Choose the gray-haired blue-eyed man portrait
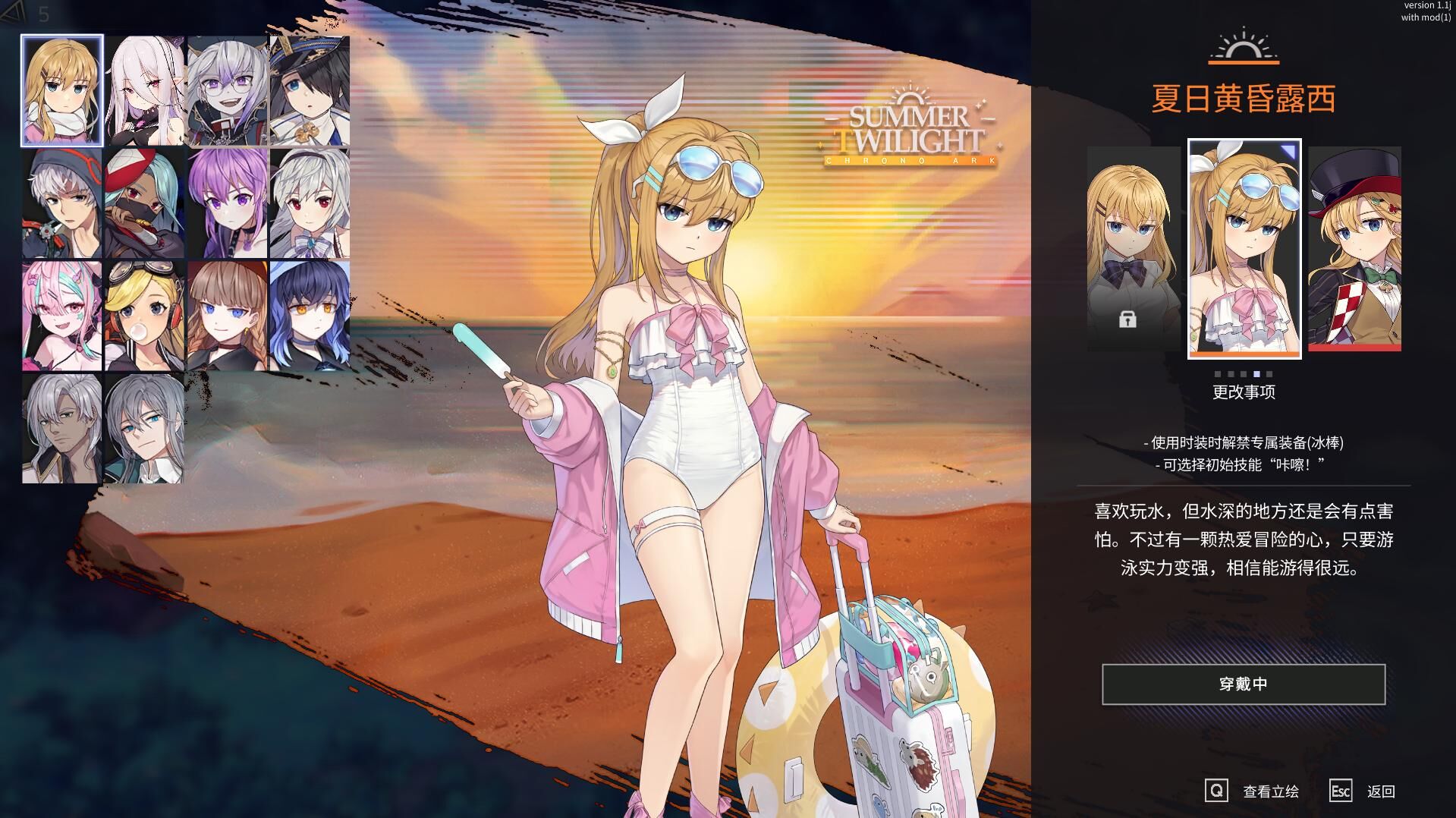Image resolution: width=1456 pixels, height=818 pixels. pos(144,428)
